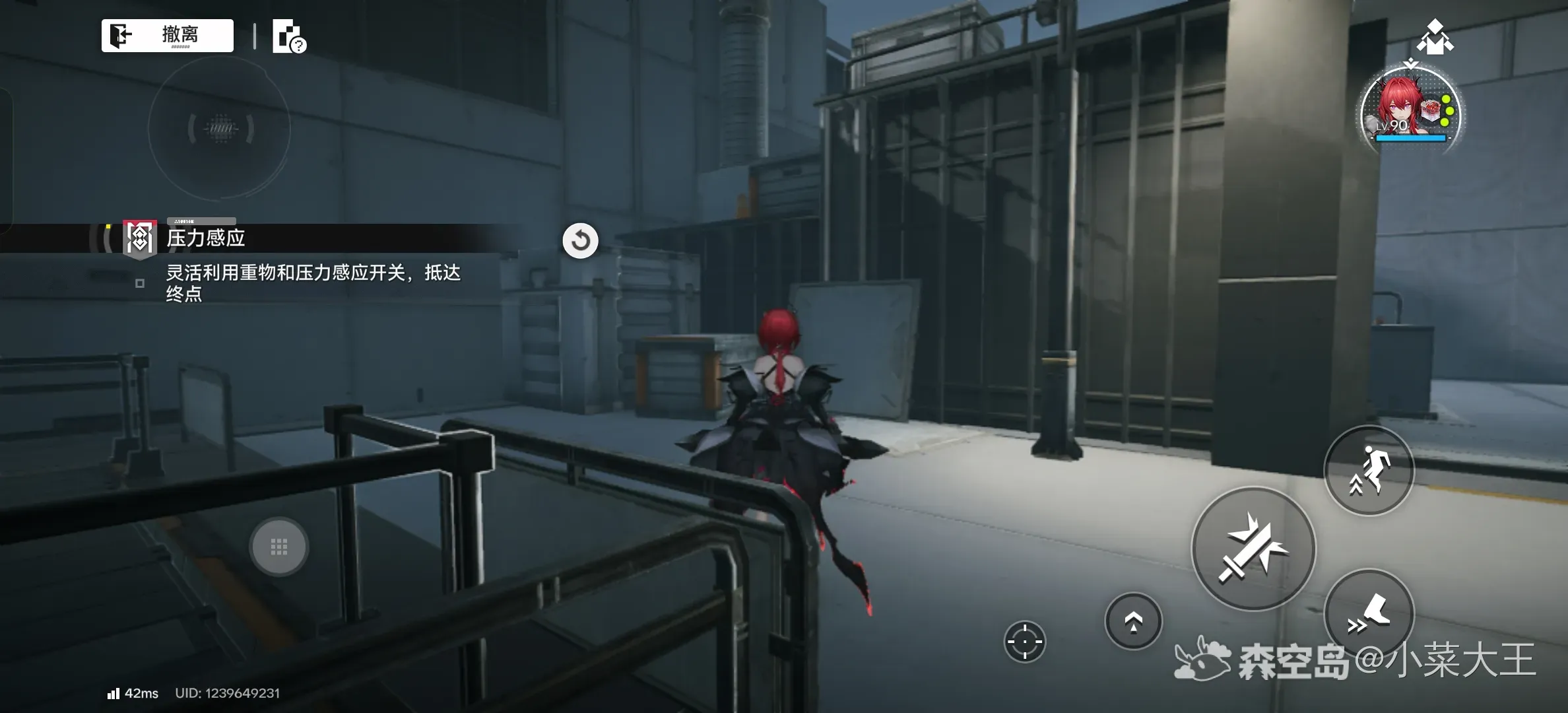Touch the virtual joystick ring
This screenshot has height=713, width=1568.
pyautogui.click(x=220, y=128)
